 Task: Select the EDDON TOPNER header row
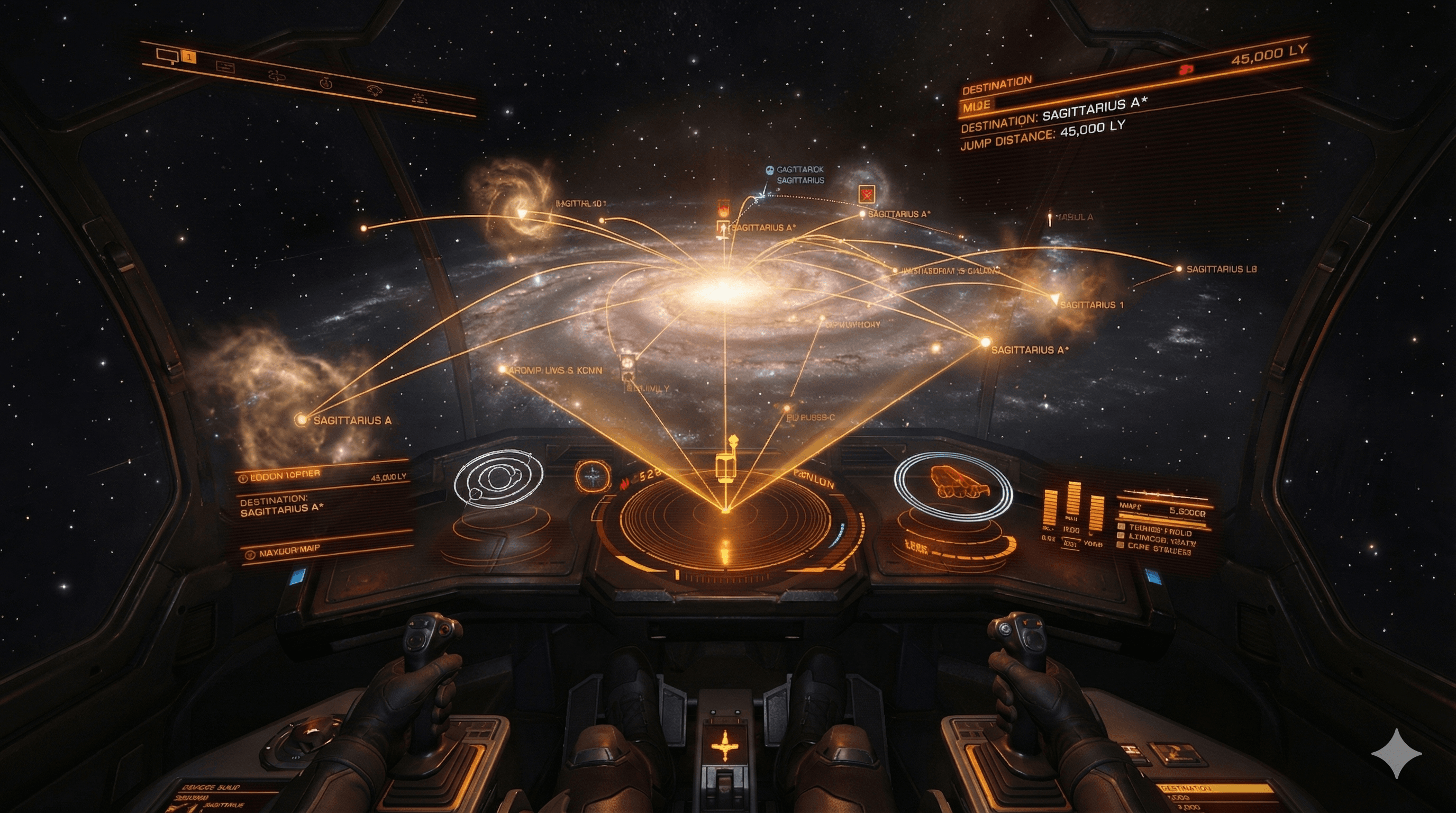tap(283, 476)
